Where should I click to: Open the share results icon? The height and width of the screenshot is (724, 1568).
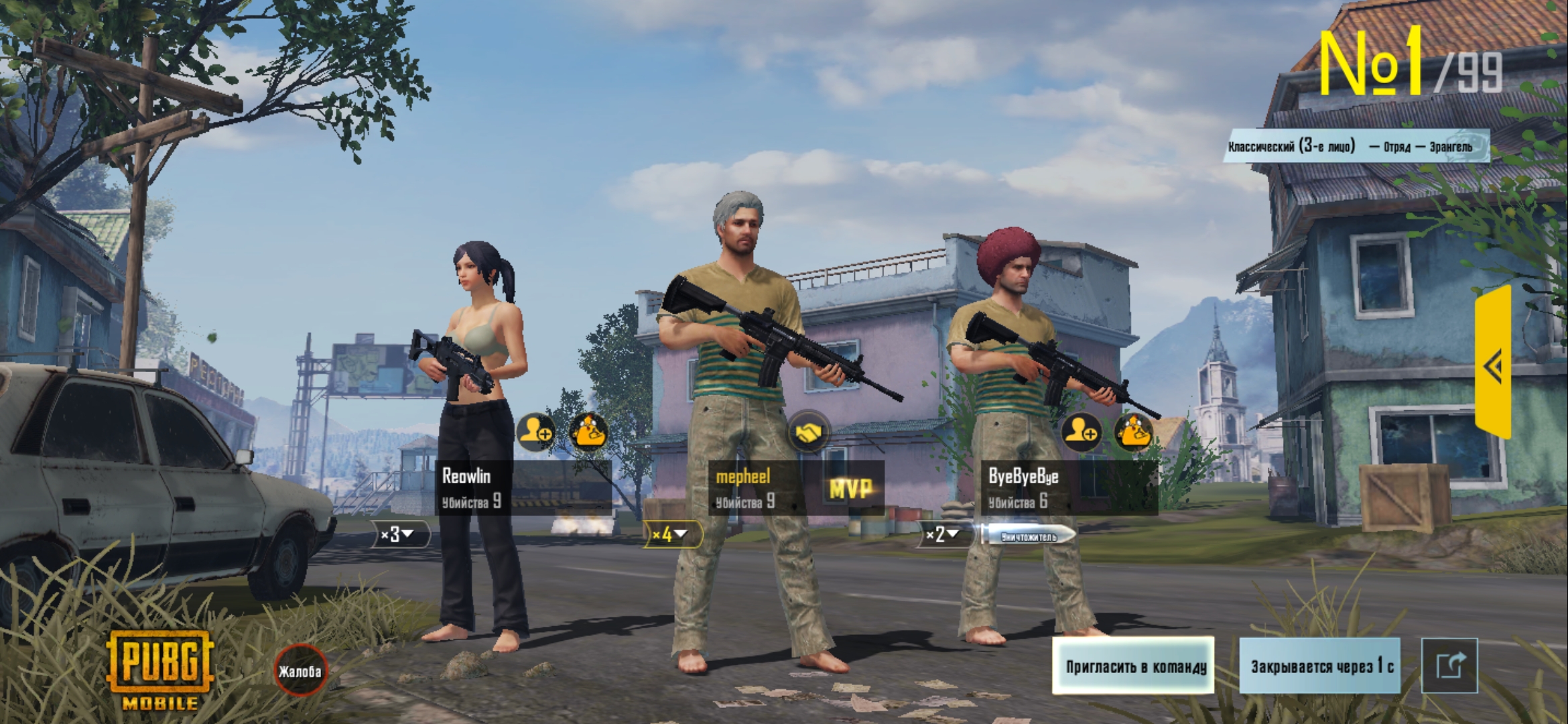click(x=1449, y=666)
